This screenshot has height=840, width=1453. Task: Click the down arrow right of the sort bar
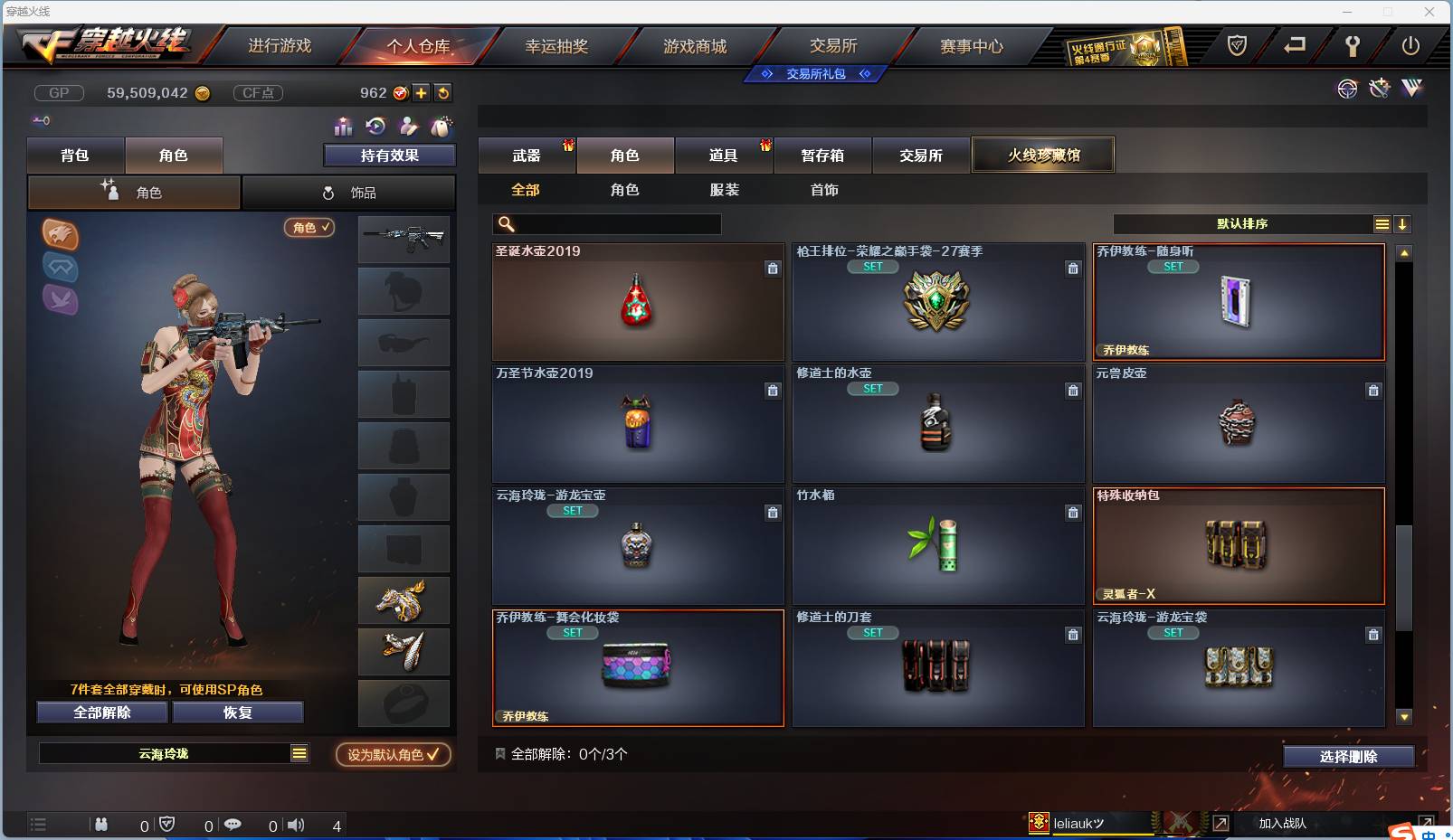click(x=1403, y=223)
